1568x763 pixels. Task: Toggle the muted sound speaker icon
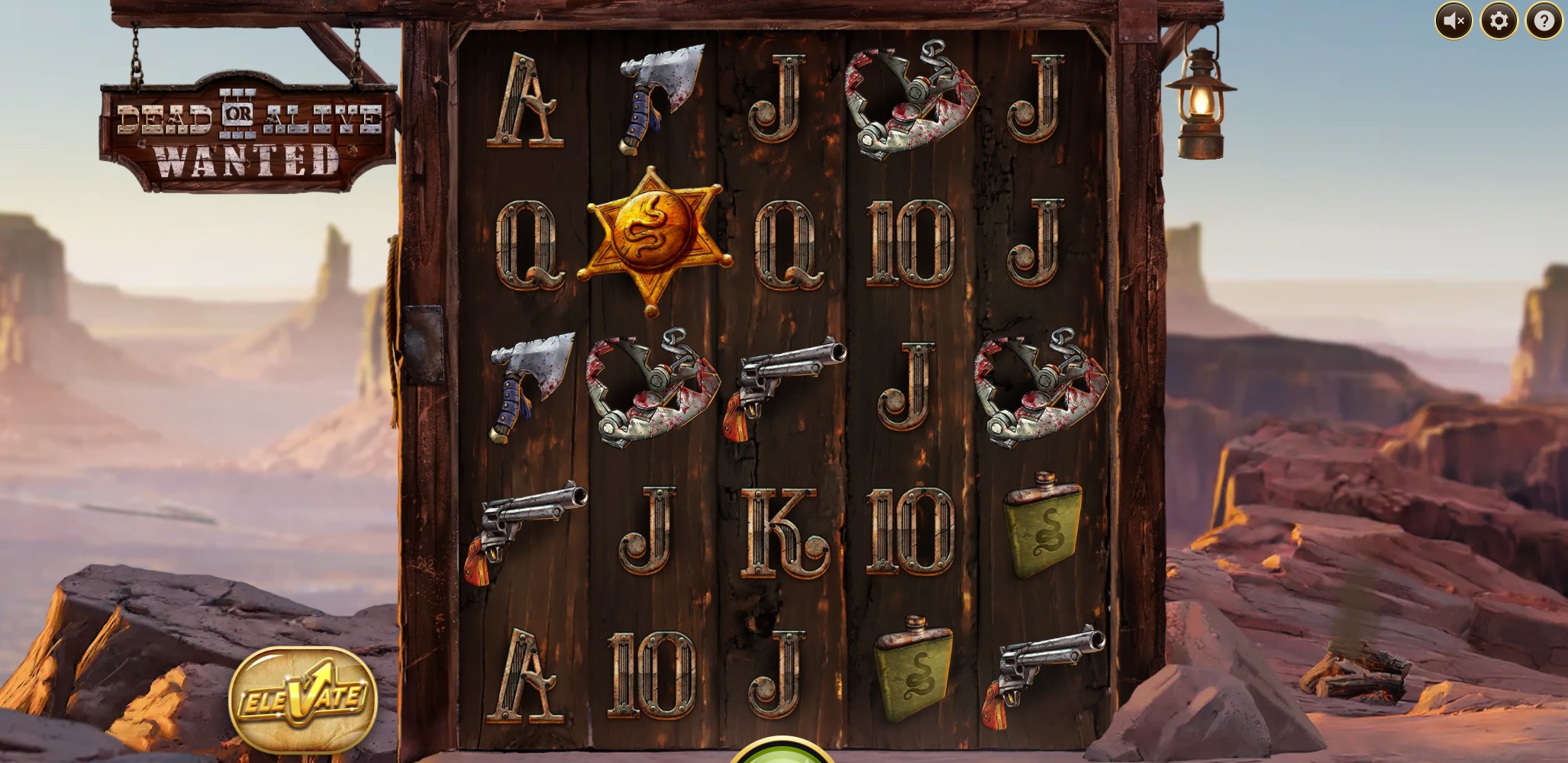coord(1453,21)
